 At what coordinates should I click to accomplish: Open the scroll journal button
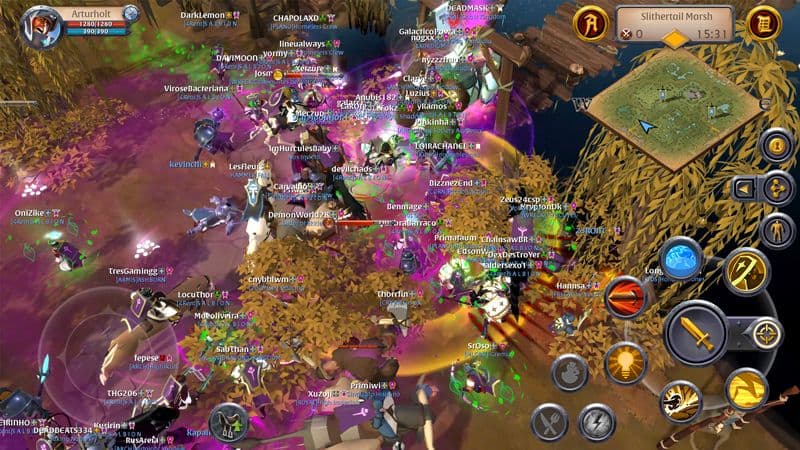[x=764, y=21]
